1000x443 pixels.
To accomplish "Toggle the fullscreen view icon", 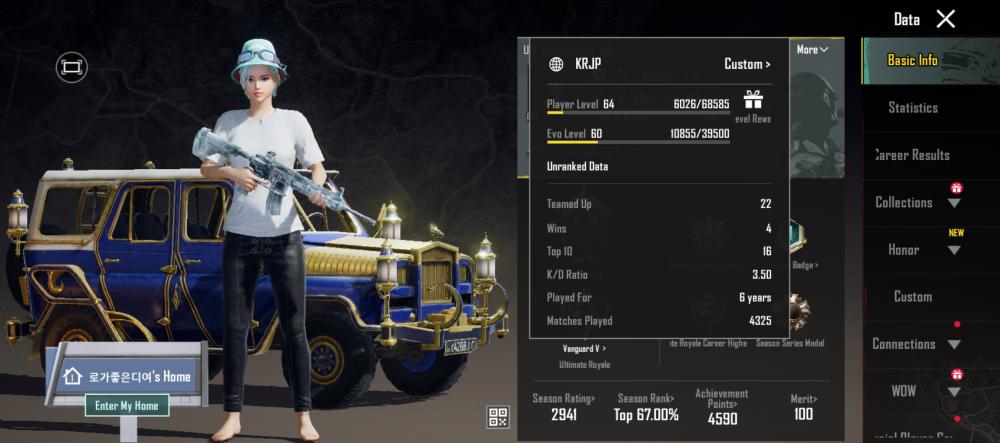I will pos(71,67).
